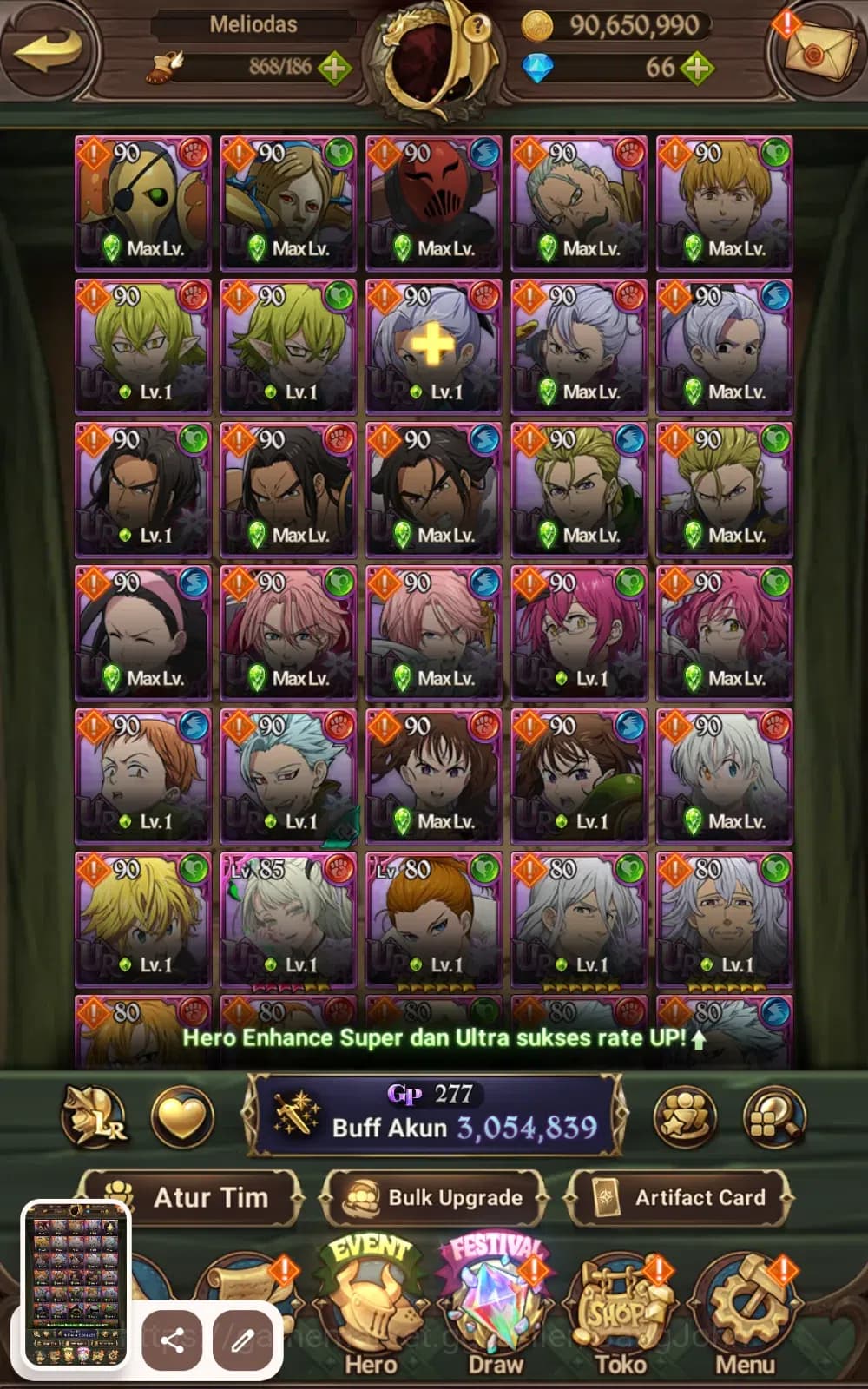Viewport: 868px width, 1389px height.
Task: Select the Lv 85 white-haired hero card
Action: pyautogui.click(x=288, y=918)
